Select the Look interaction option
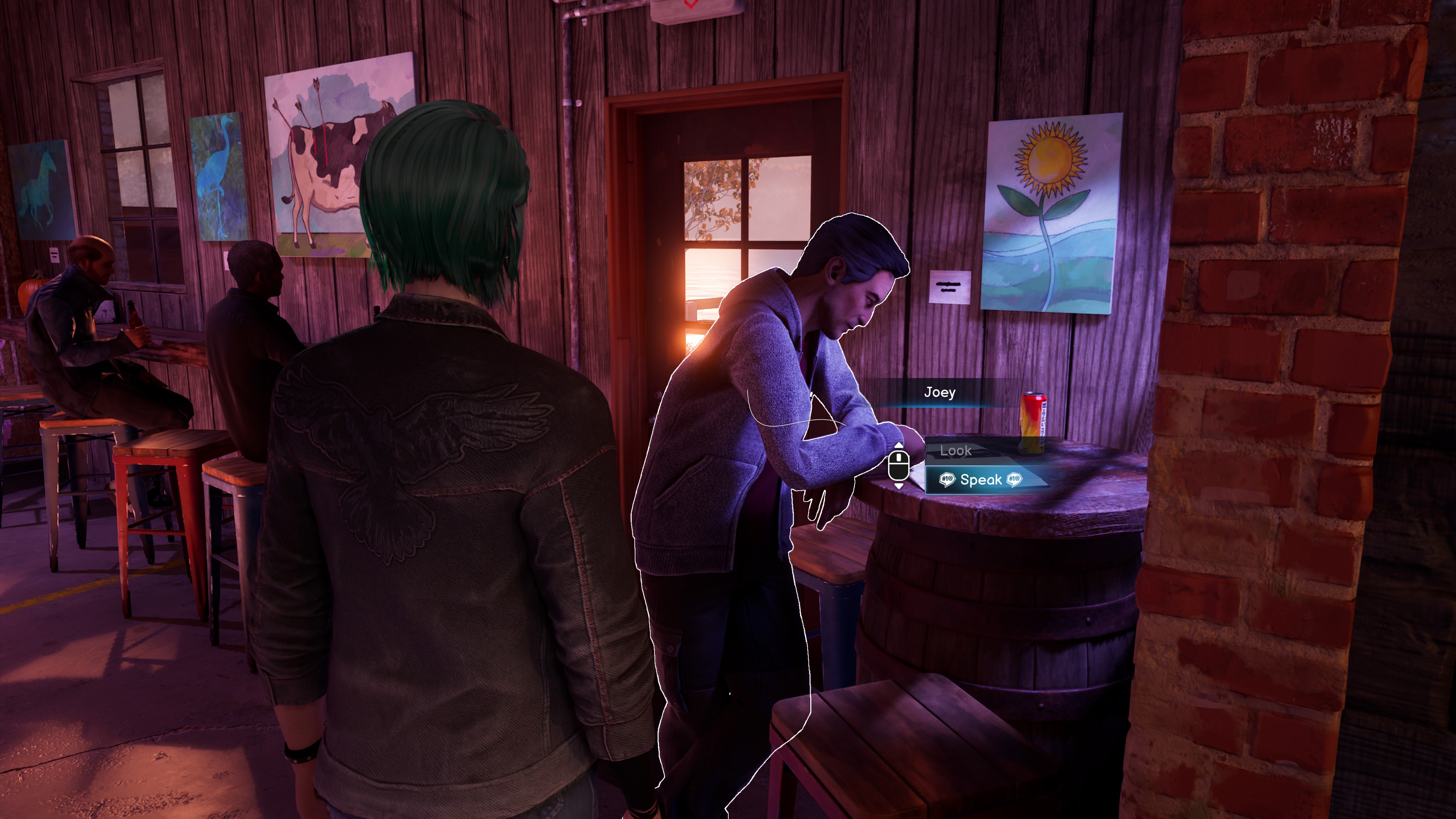 pos(956,450)
